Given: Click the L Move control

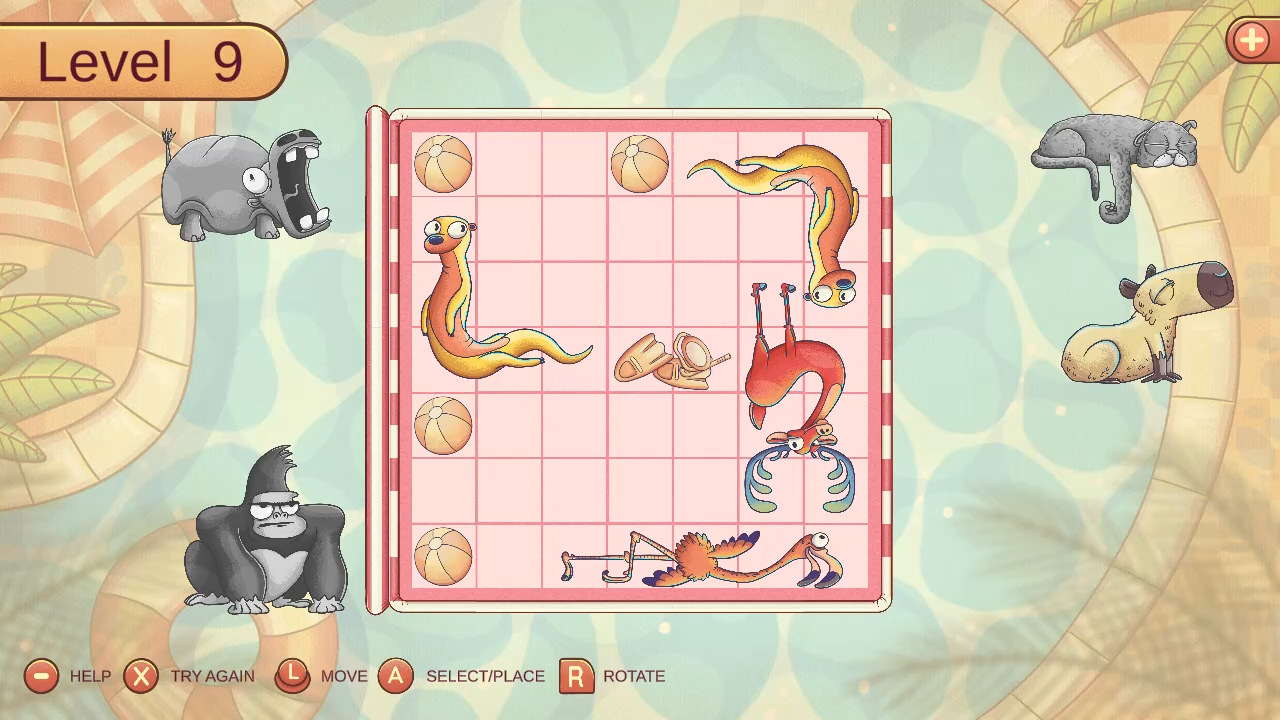Looking at the screenshot, I should (291, 676).
